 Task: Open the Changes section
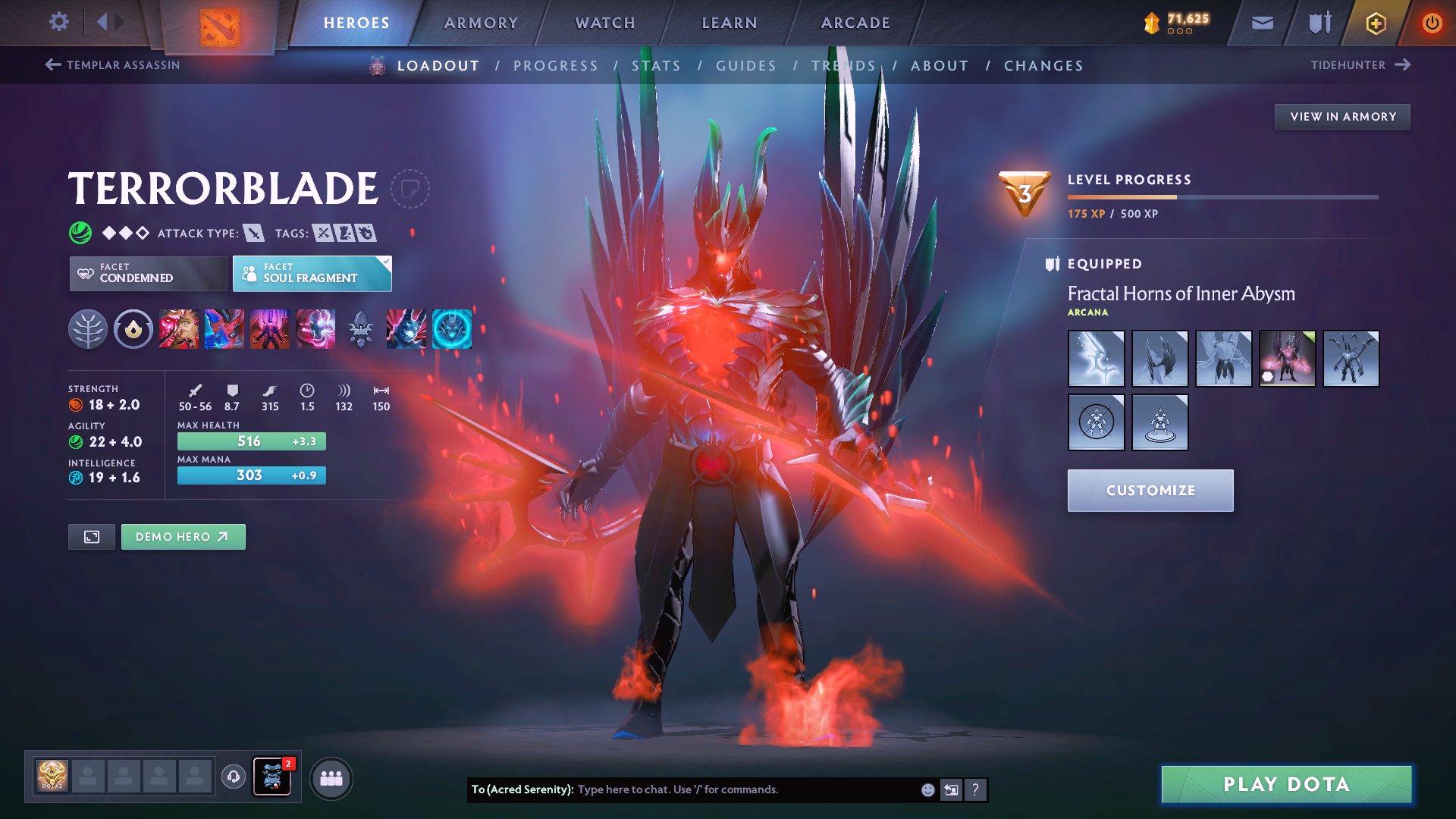point(1043,66)
